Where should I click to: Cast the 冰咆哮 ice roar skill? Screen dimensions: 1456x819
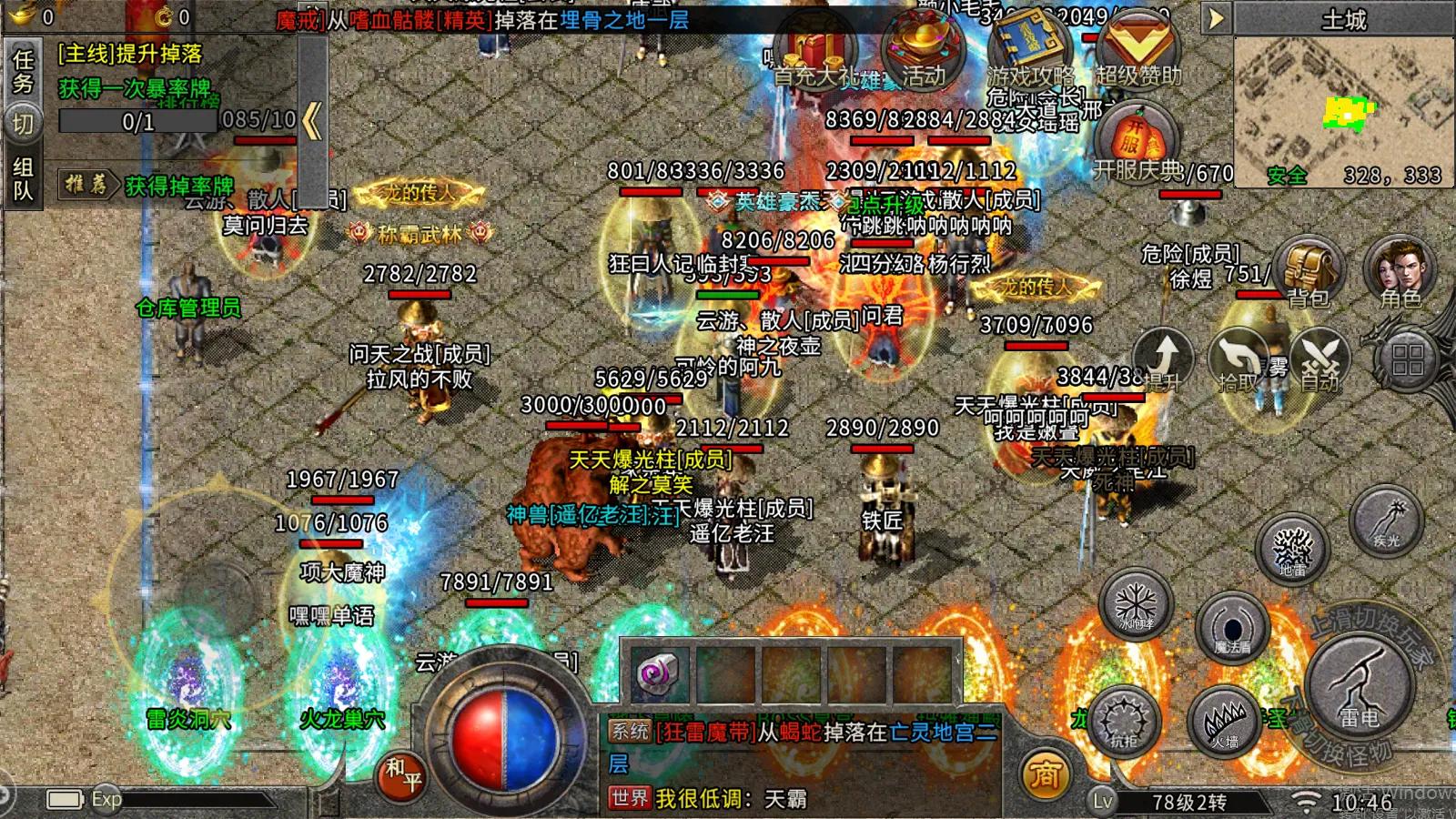tap(1135, 605)
